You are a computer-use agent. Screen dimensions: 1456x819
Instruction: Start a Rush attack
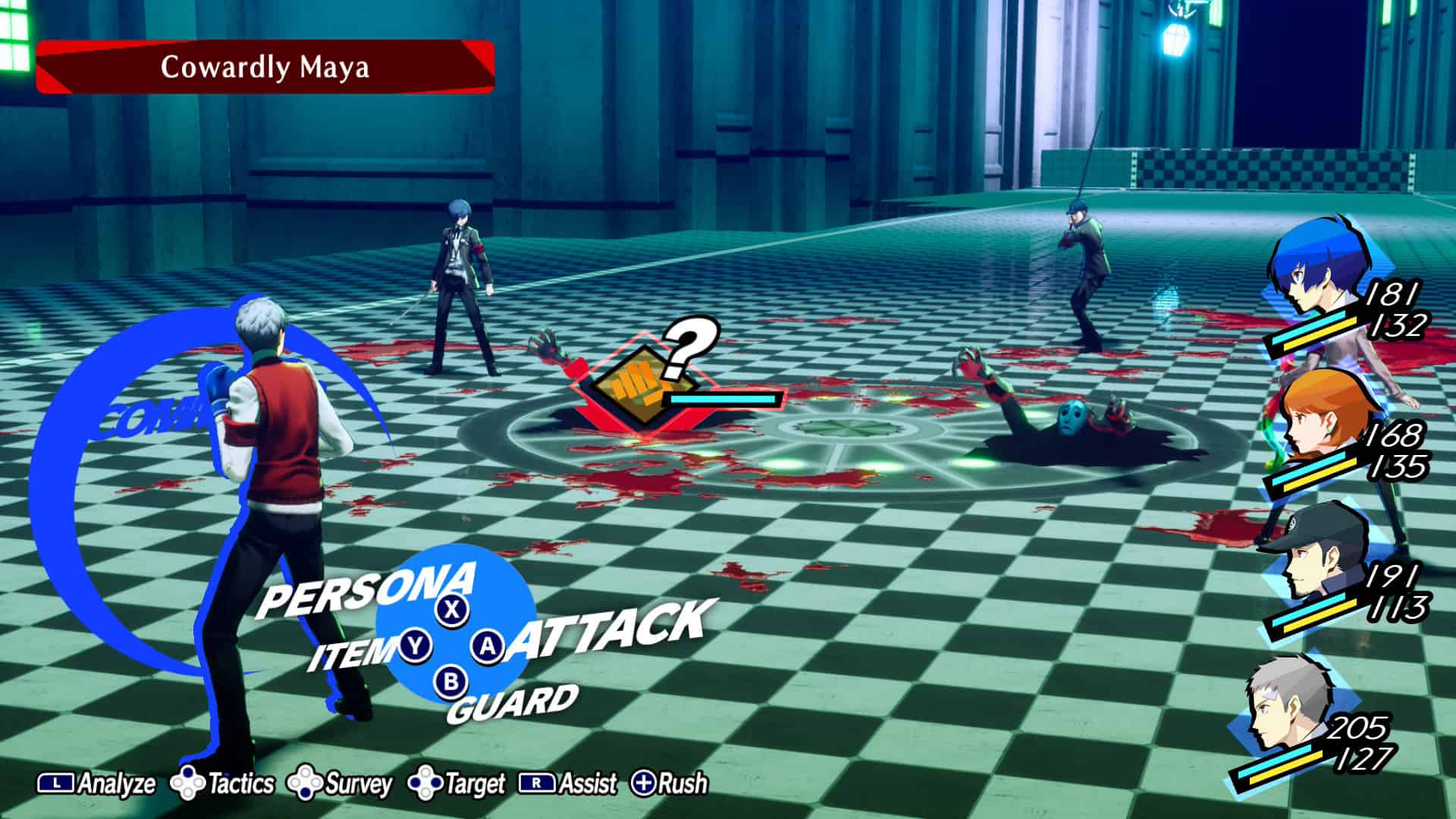670,783
